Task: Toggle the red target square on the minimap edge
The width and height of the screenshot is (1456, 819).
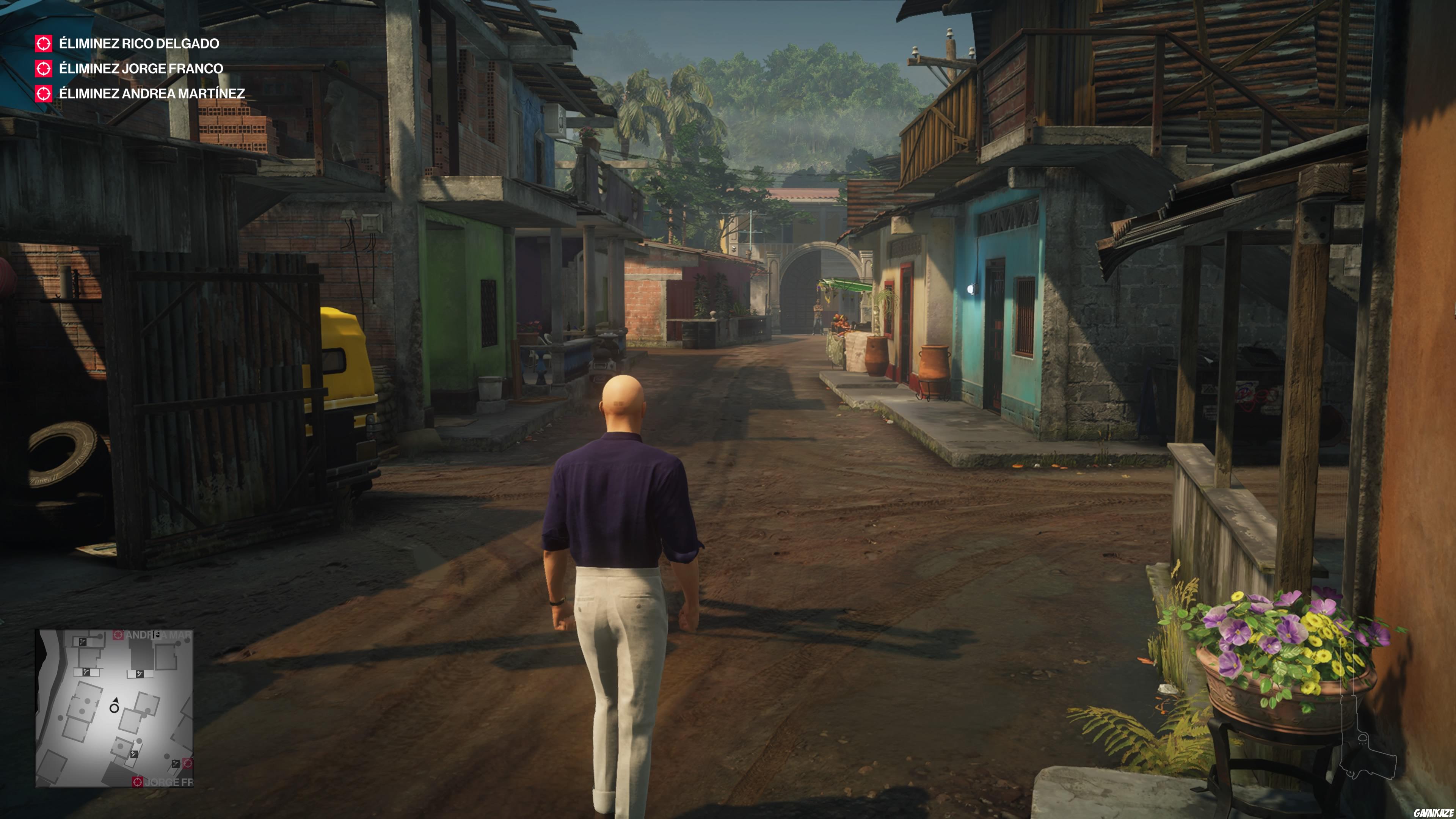Action: (x=188, y=764)
